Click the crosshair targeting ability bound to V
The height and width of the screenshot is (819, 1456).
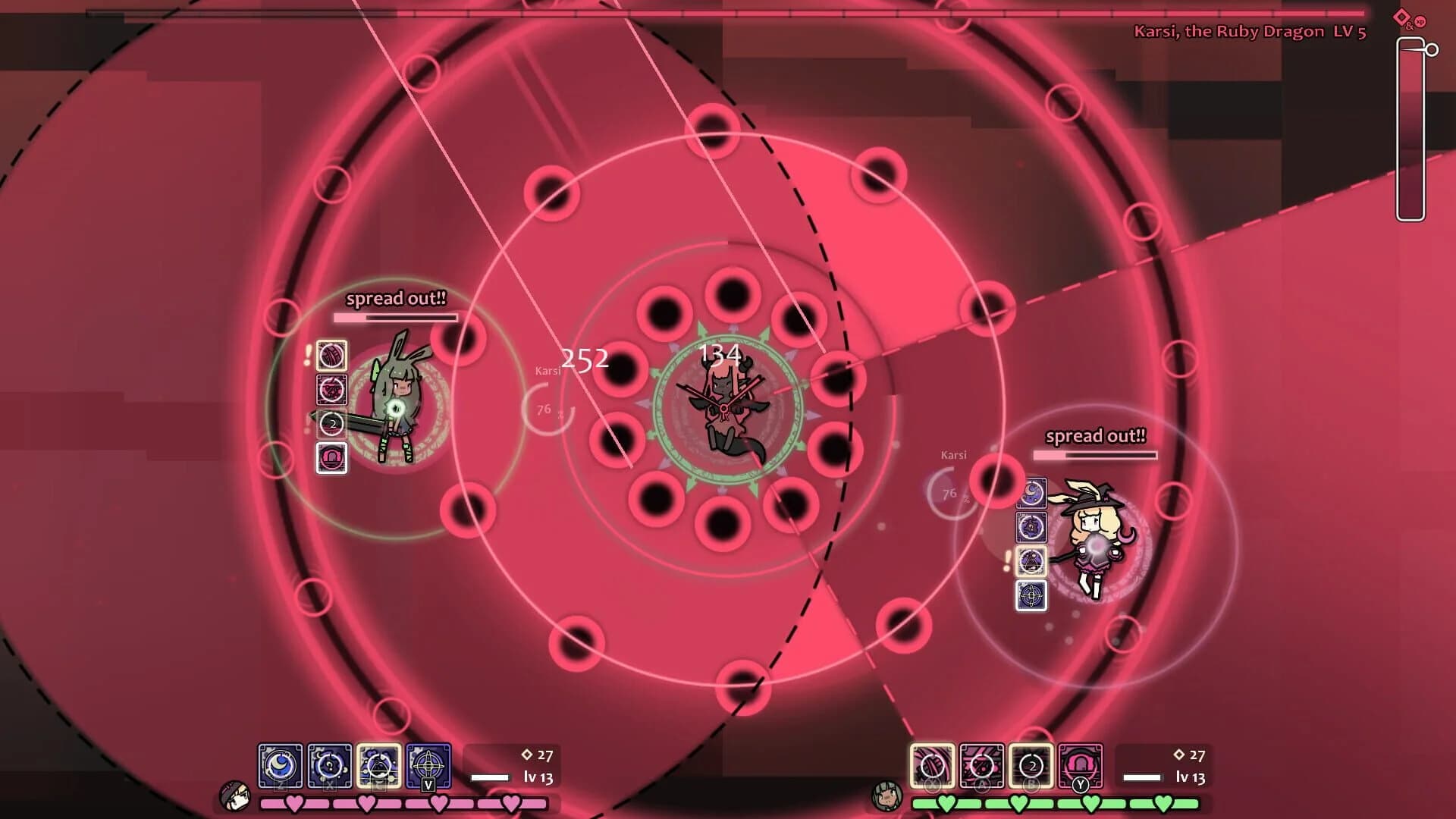coord(428,766)
